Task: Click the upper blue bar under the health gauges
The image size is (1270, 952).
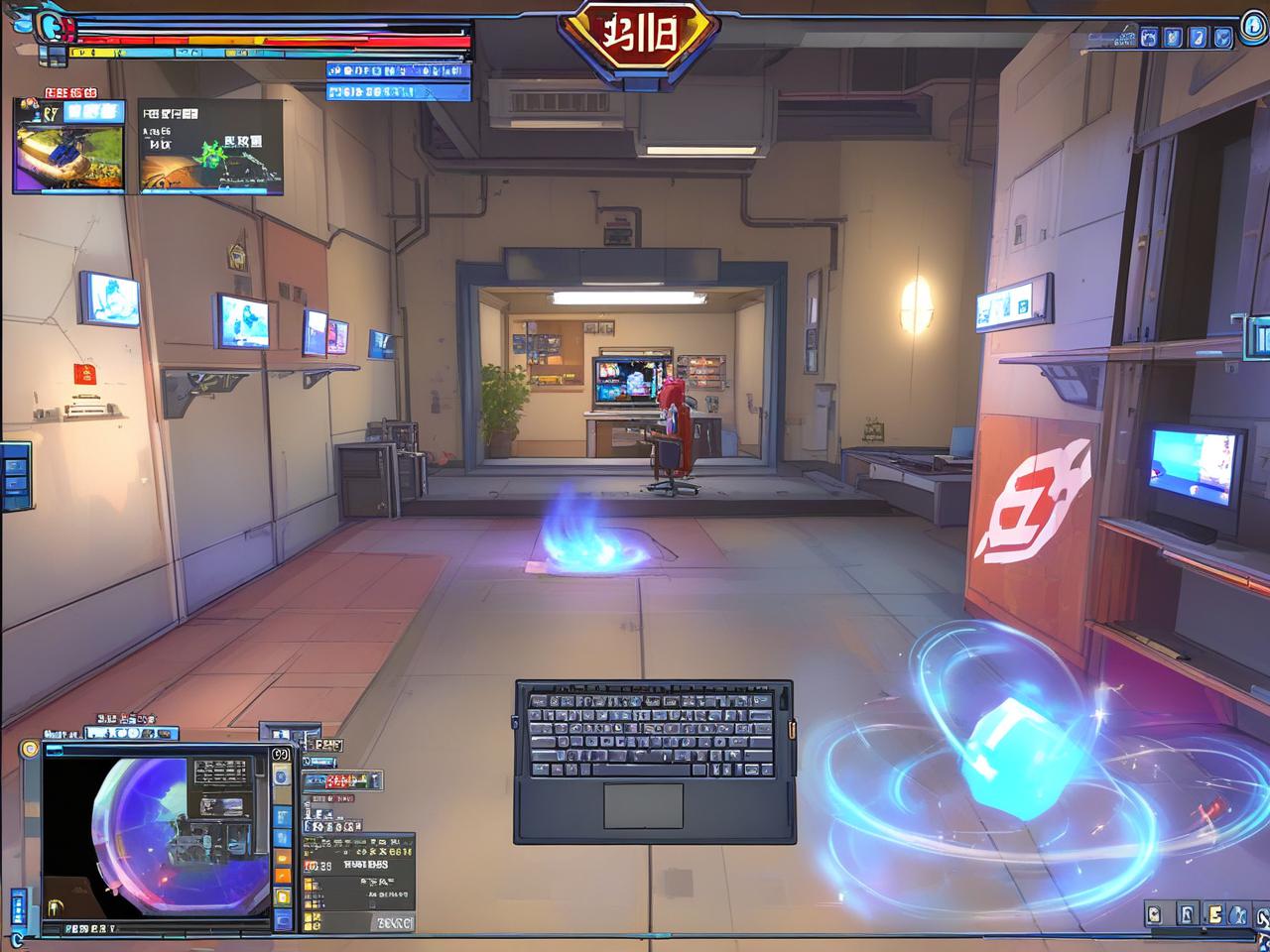Action: coord(397,70)
